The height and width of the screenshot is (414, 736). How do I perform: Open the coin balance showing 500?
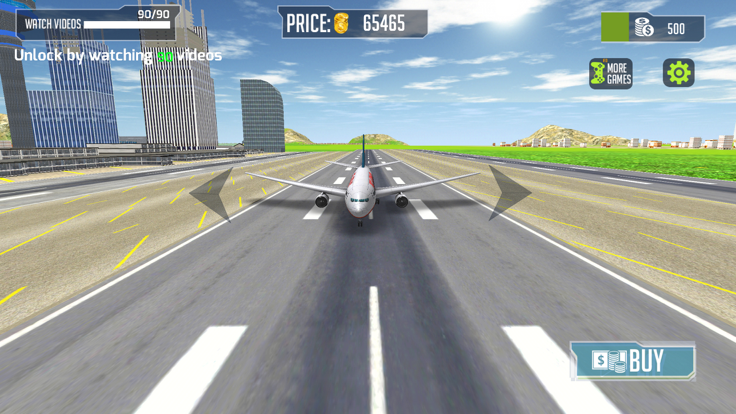[653, 28]
